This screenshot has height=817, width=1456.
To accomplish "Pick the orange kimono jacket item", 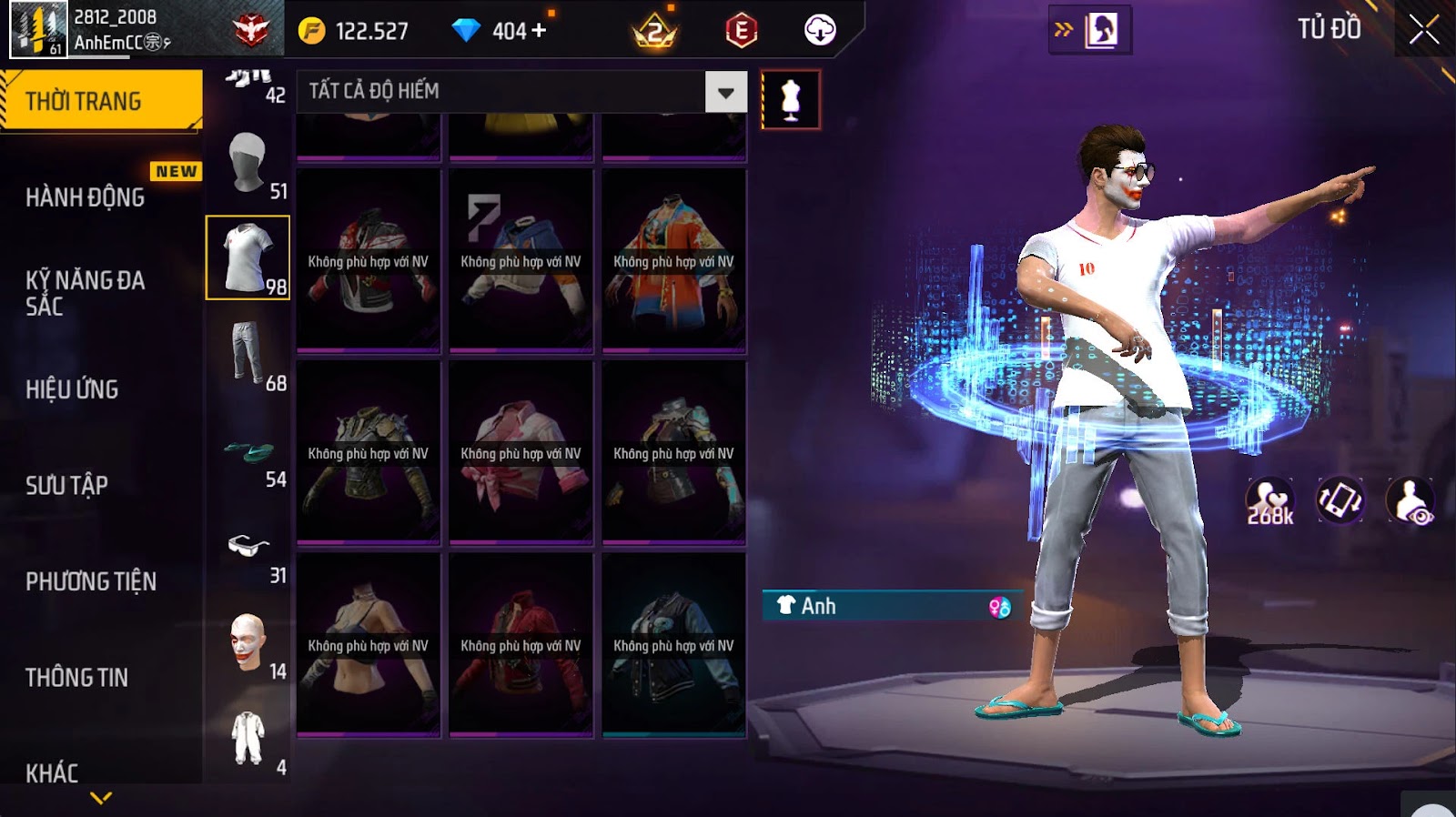I will coord(673,261).
